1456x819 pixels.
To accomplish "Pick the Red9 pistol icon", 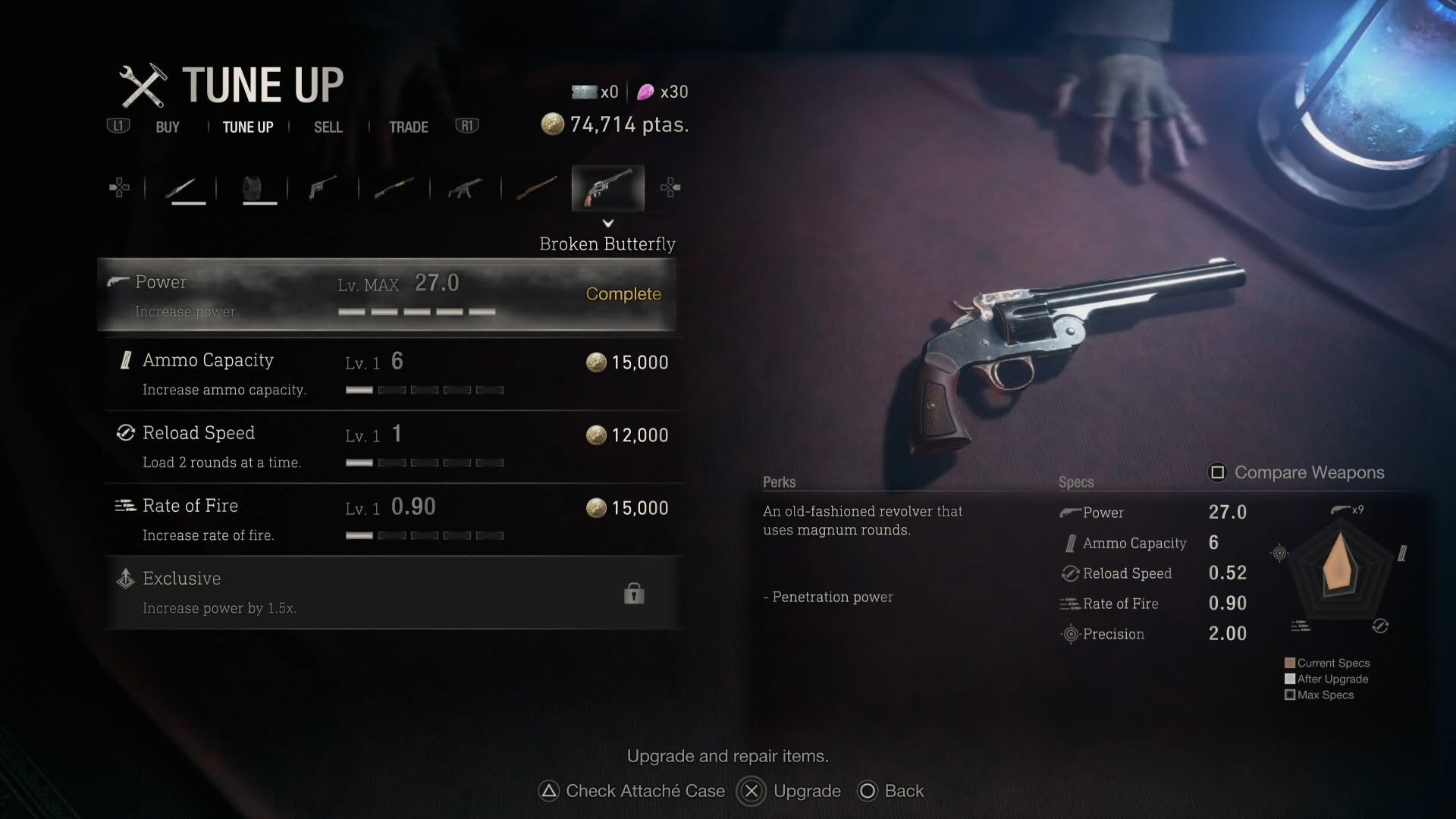I will 322,187.
